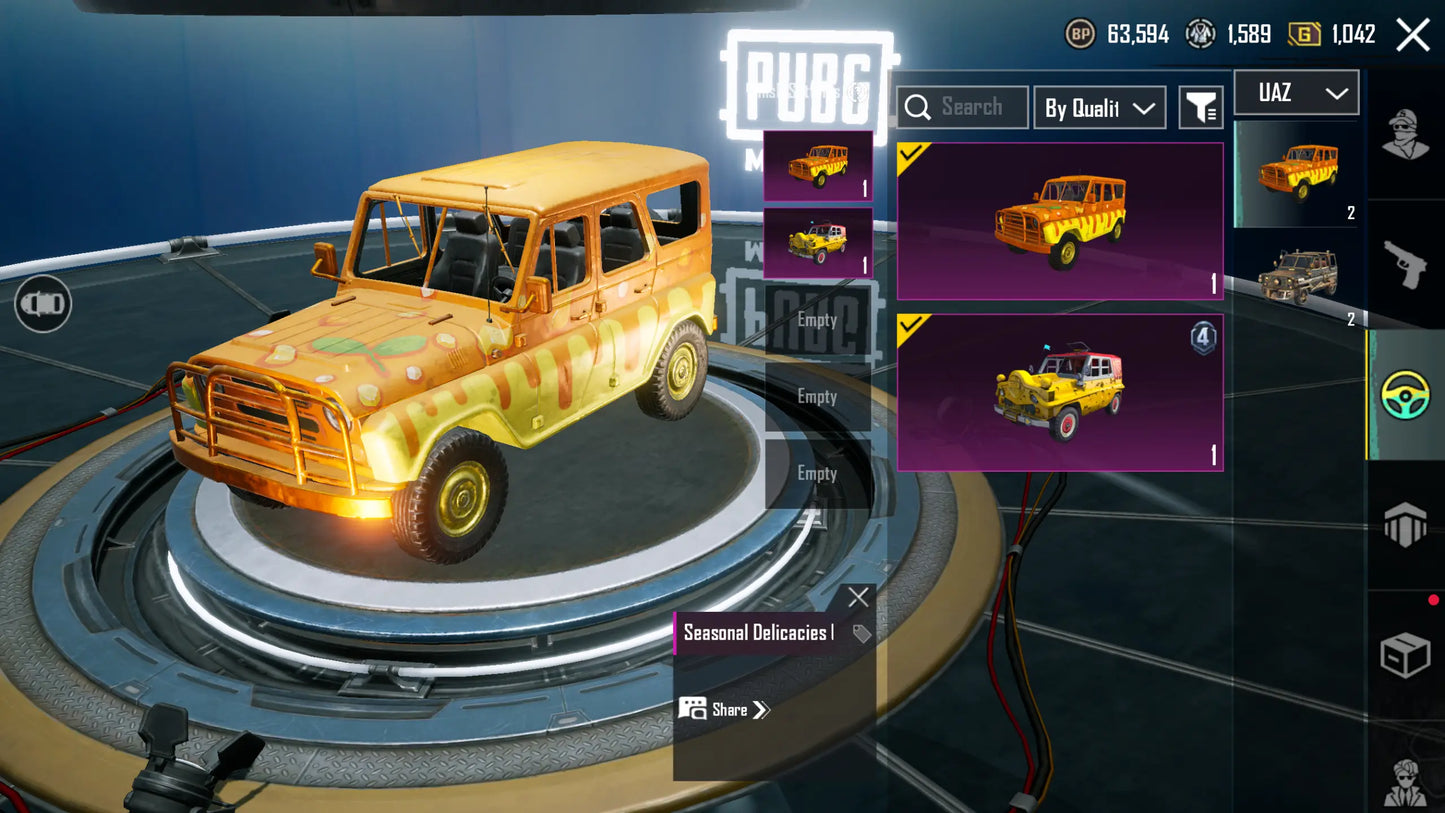
Task: Switch to the character outfit tab
Action: 1405,135
